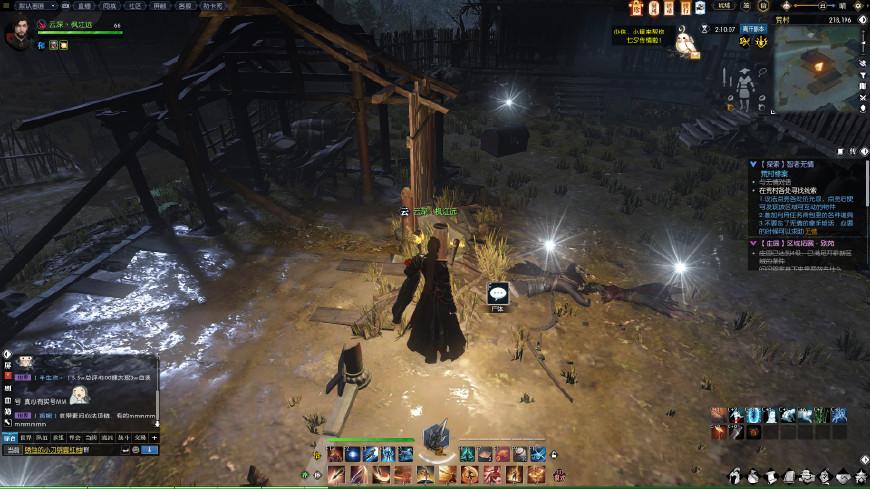Click the 同城 button in top bar
Image resolution: width=870 pixels, height=489 pixels.
point(110,5)
